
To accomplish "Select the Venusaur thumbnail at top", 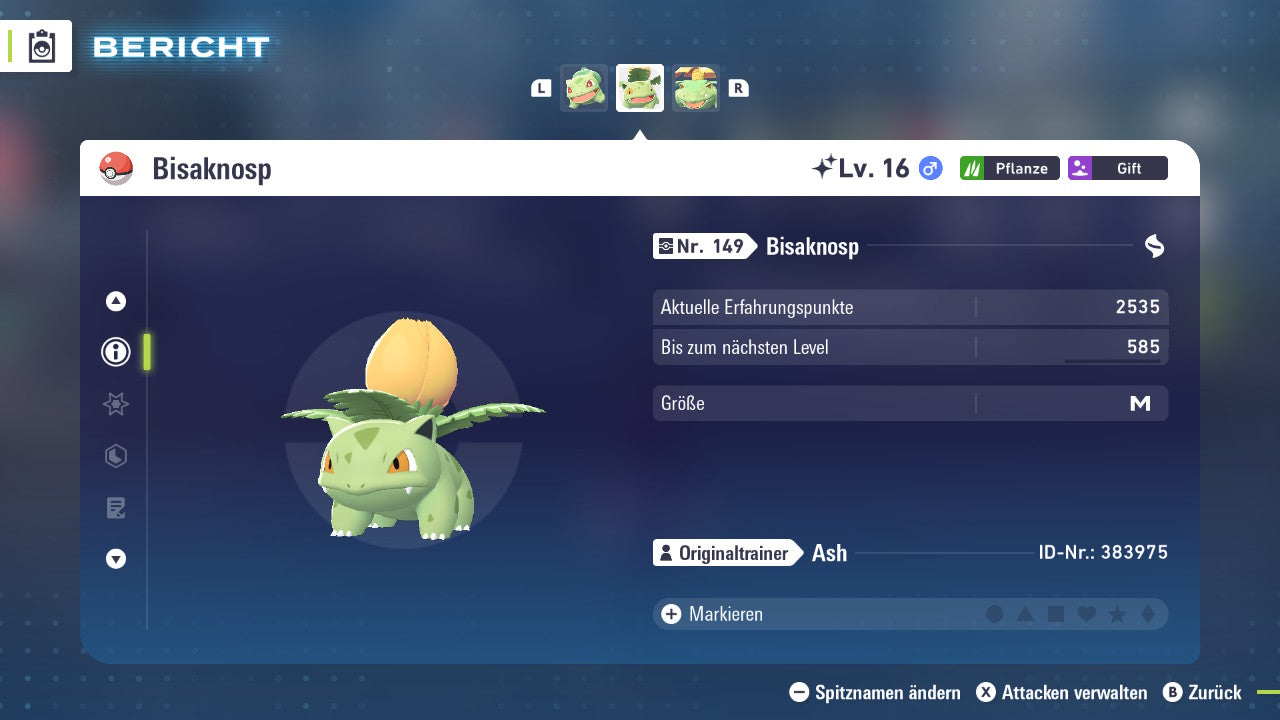I will coord(696,88).
